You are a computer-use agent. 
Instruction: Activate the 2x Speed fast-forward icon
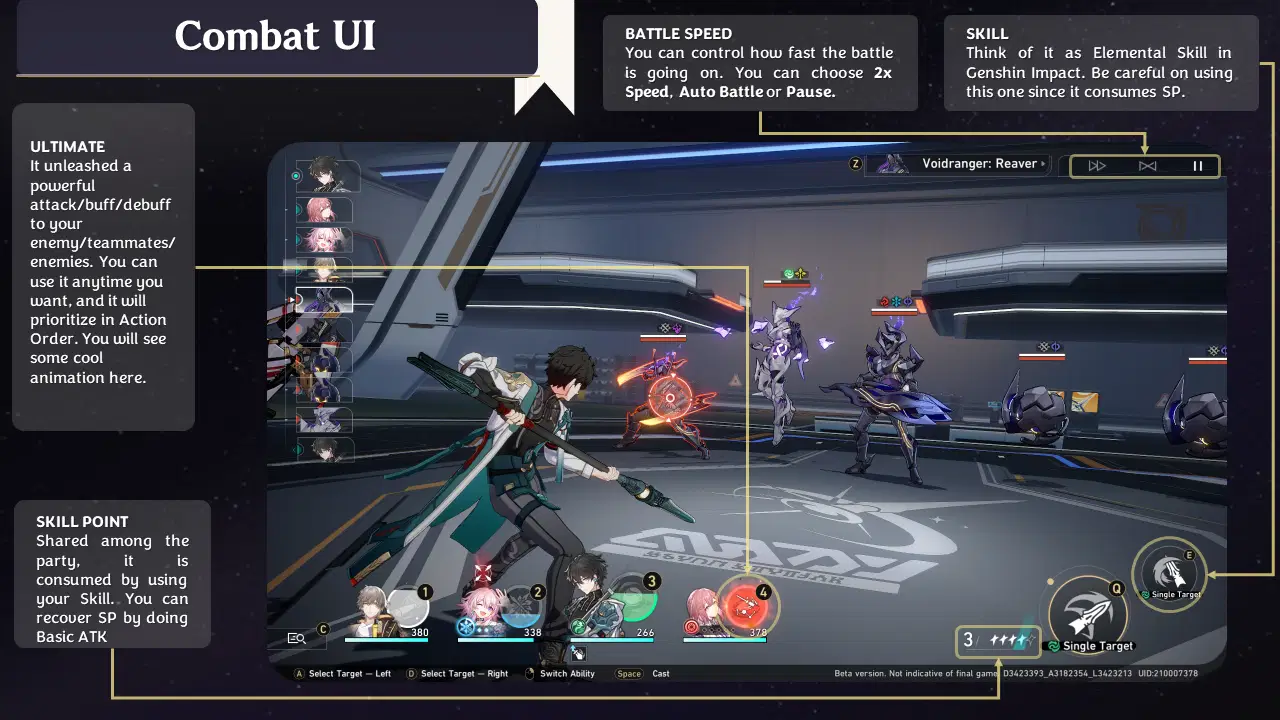(1097, 166)
